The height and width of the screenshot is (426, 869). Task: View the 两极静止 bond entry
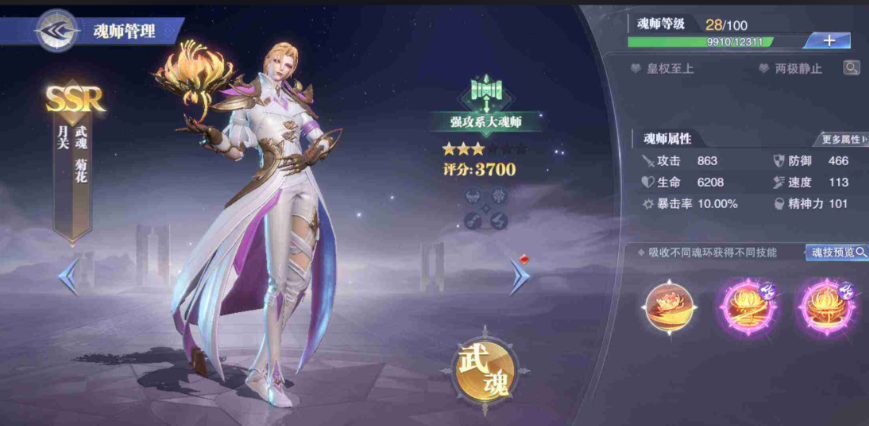(791, 69)
